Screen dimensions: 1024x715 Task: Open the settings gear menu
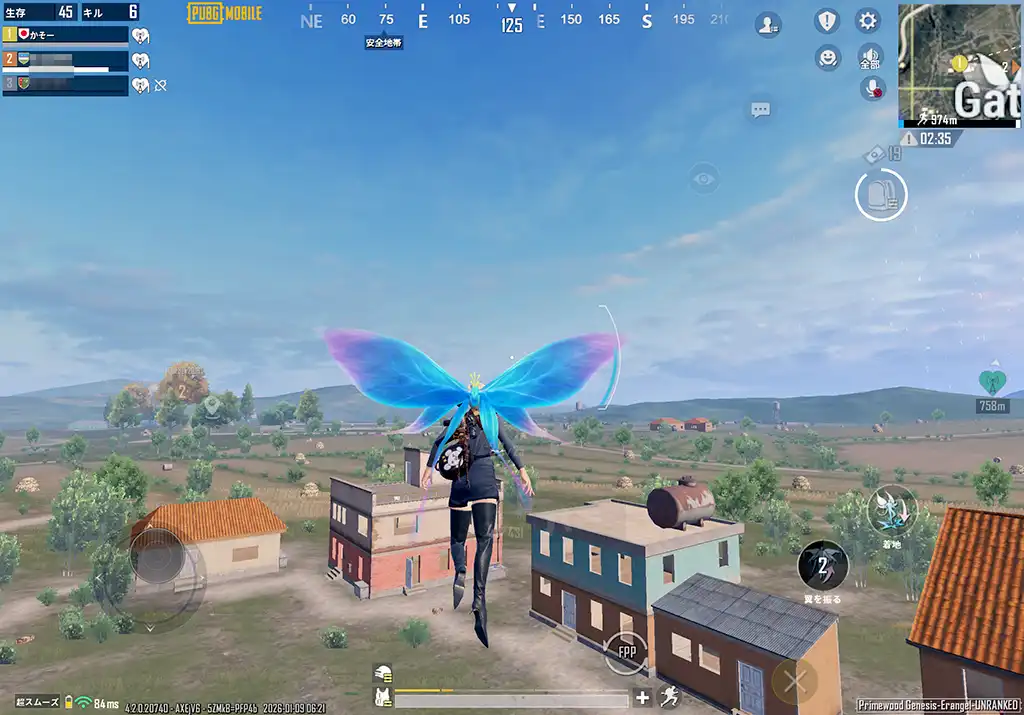(868, 21)
